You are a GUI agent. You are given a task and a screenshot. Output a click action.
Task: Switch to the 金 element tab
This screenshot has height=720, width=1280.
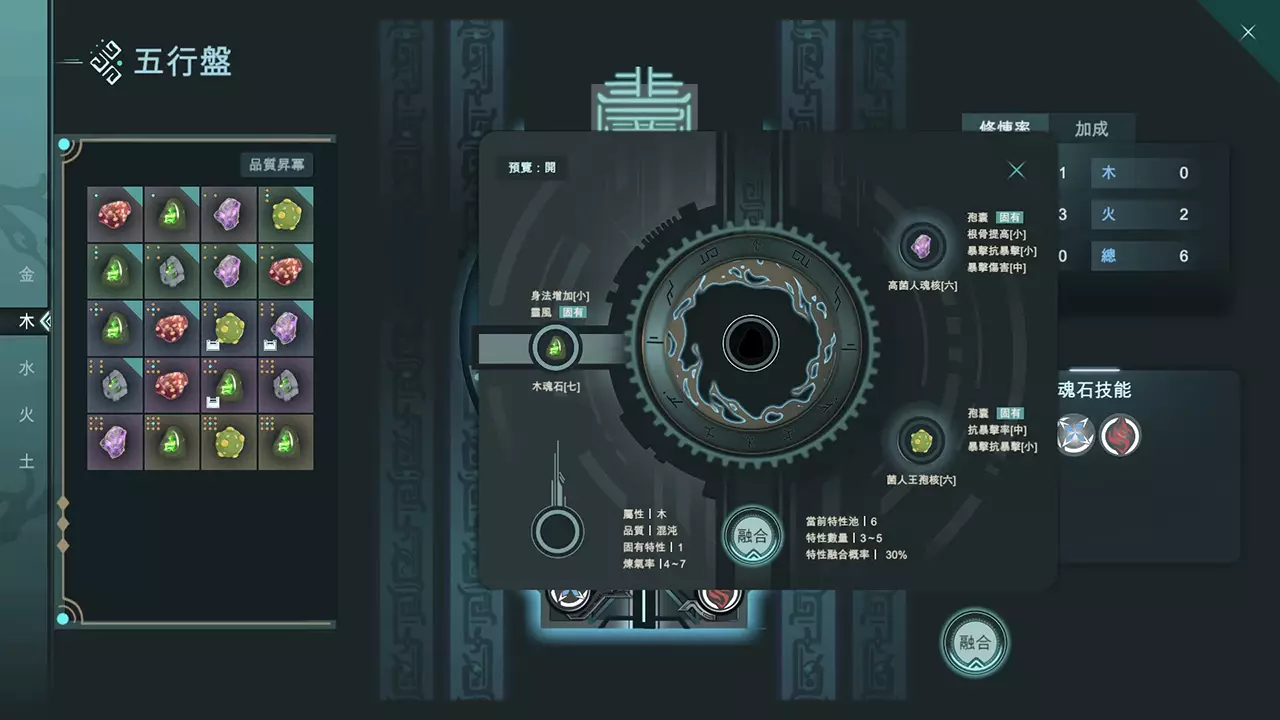pos(27,274)
